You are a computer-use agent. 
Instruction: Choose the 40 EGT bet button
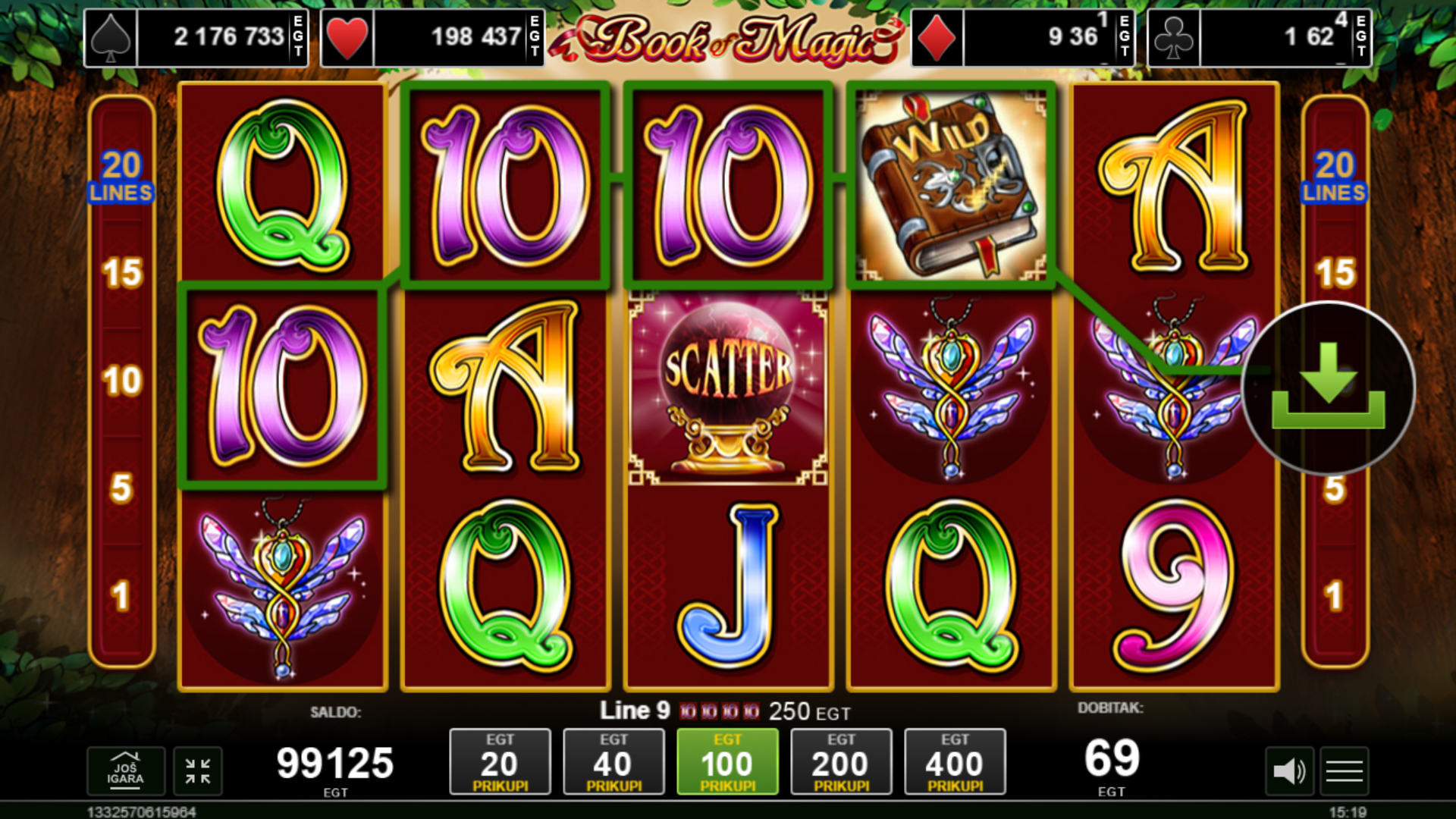[613, 762]
